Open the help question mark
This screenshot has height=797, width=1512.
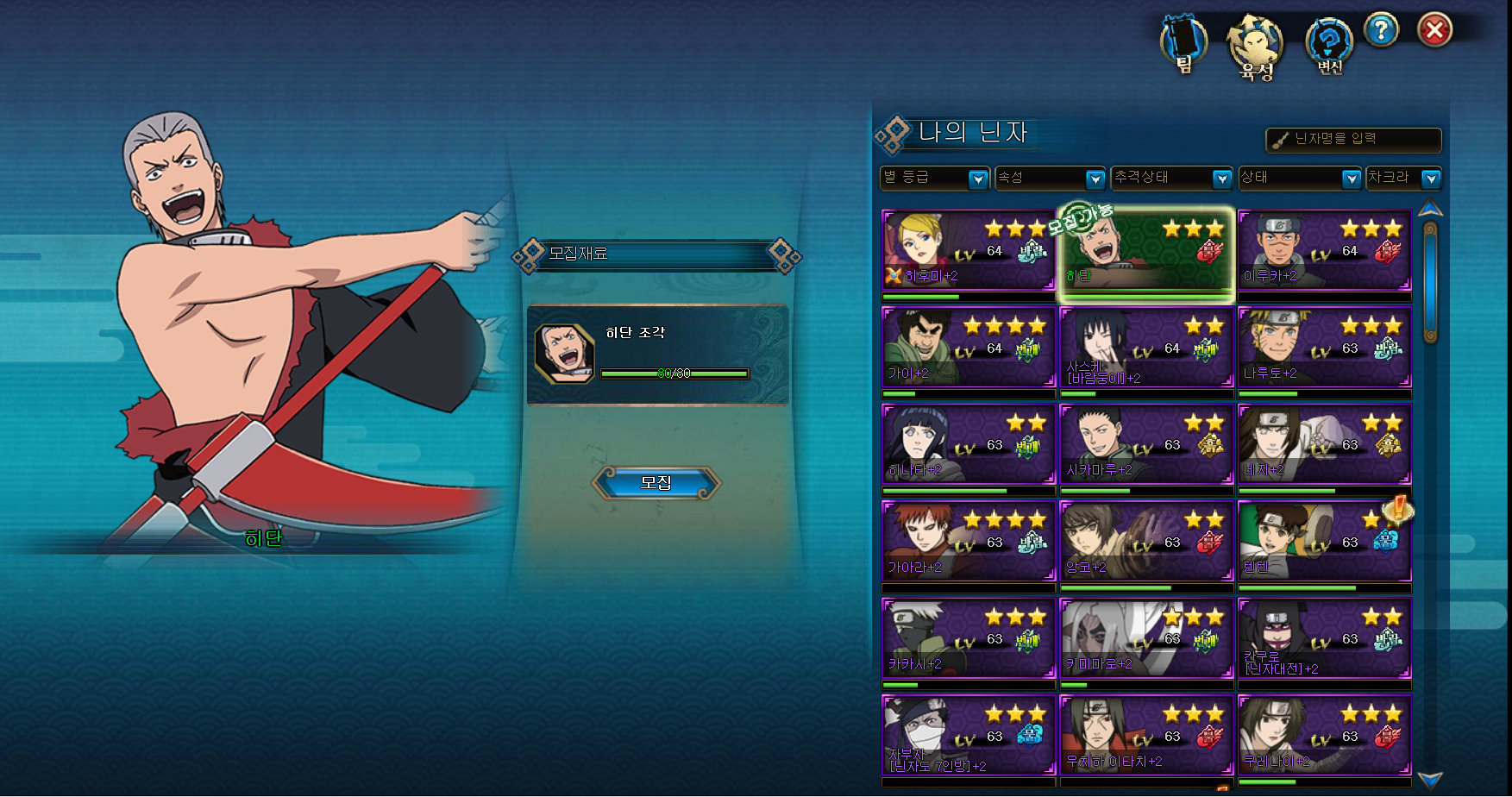coord(1381,31)
